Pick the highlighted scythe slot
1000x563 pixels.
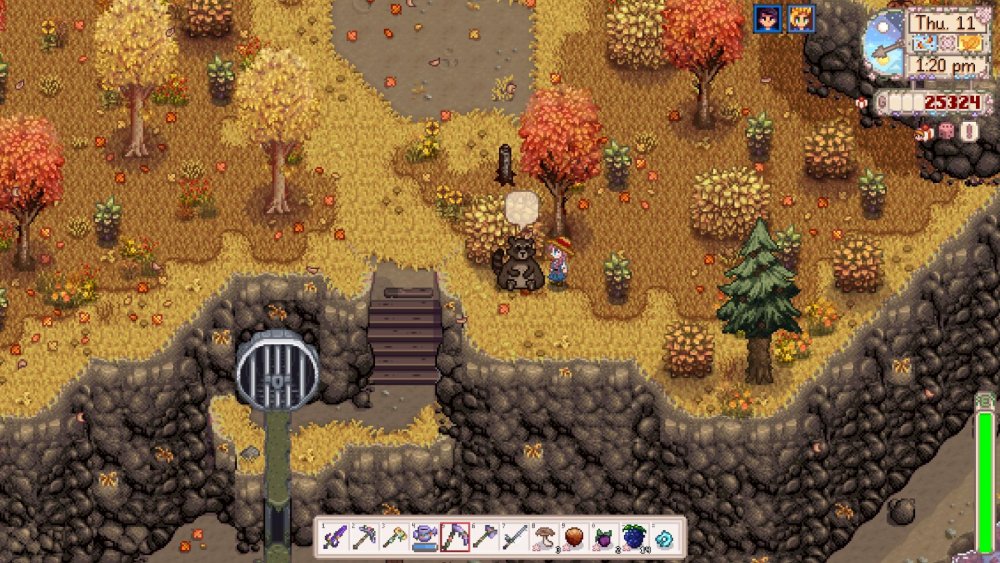click(455, 538)
